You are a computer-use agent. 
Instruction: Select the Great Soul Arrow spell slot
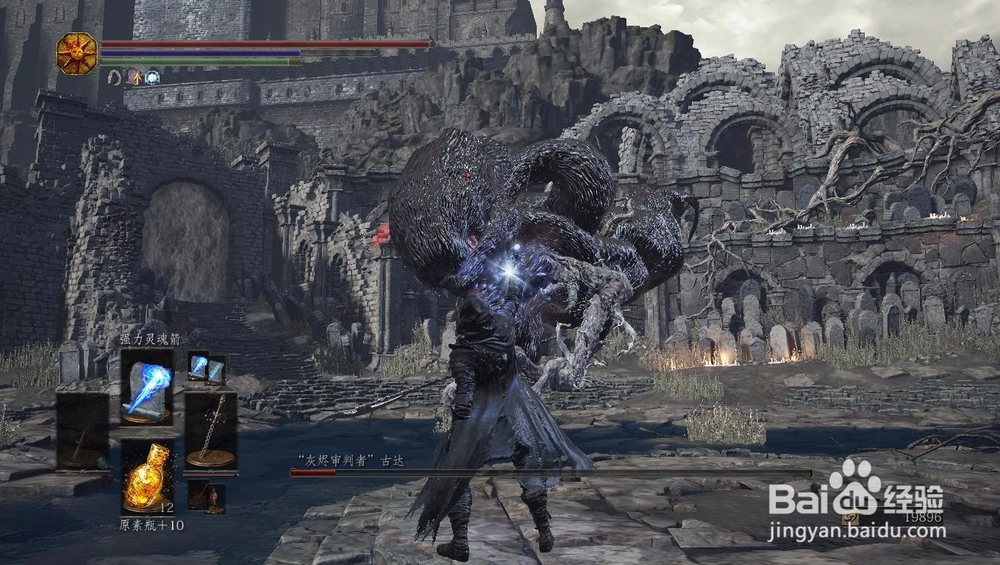(x=147, y=386)
